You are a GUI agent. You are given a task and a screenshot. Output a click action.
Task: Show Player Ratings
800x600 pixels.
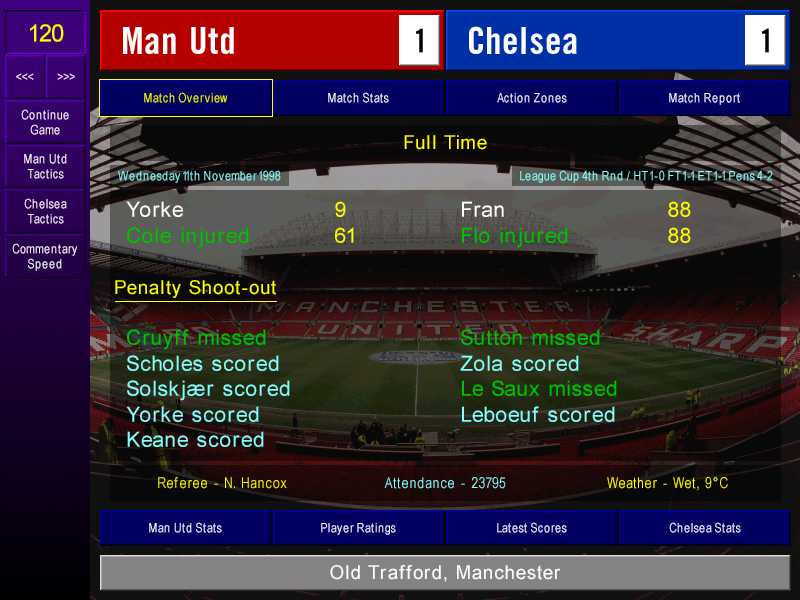(x=358, y=528)
